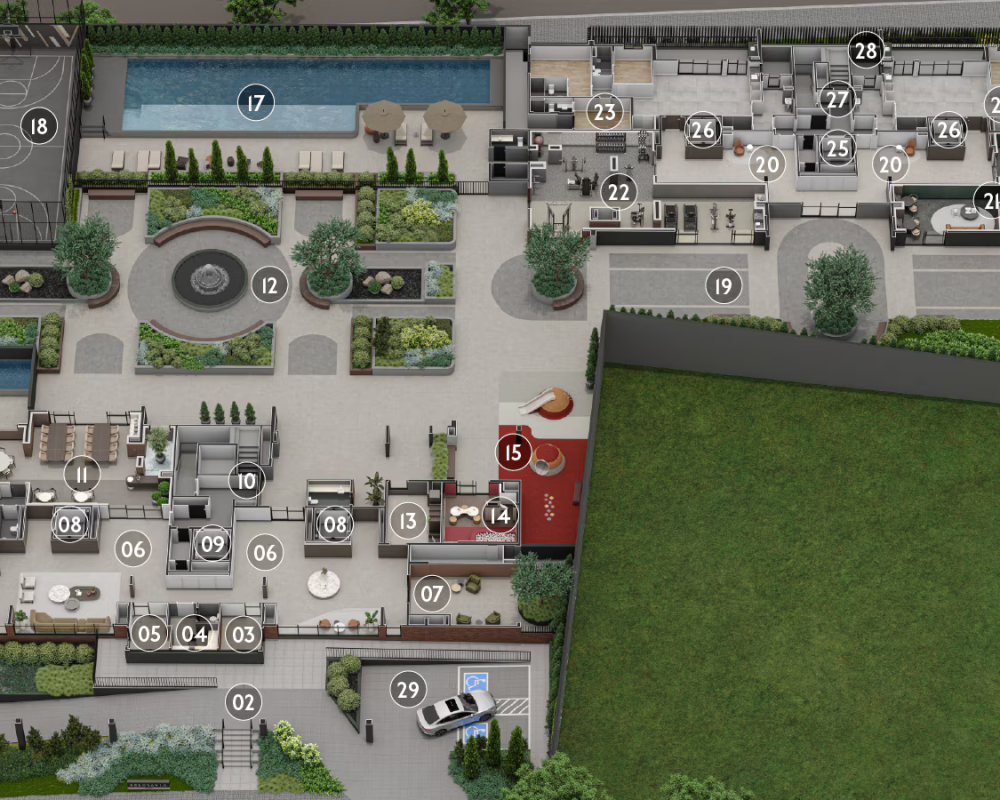Select map marker 19
The height and width of the screenshot is (800, 1000).
coord(723,286)
